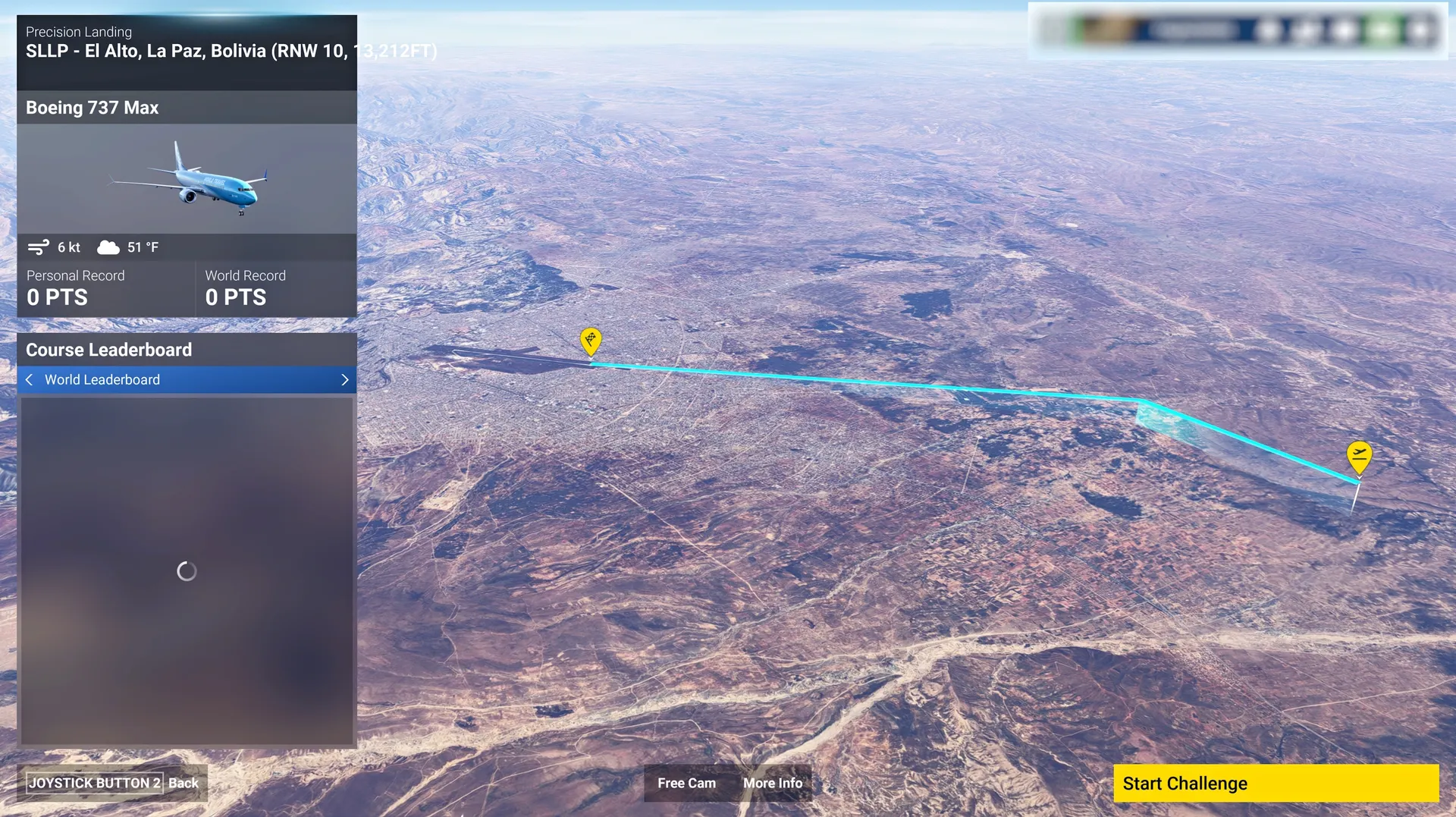Start the landing challenge

pyautogui.click(x=1275, y=783)
